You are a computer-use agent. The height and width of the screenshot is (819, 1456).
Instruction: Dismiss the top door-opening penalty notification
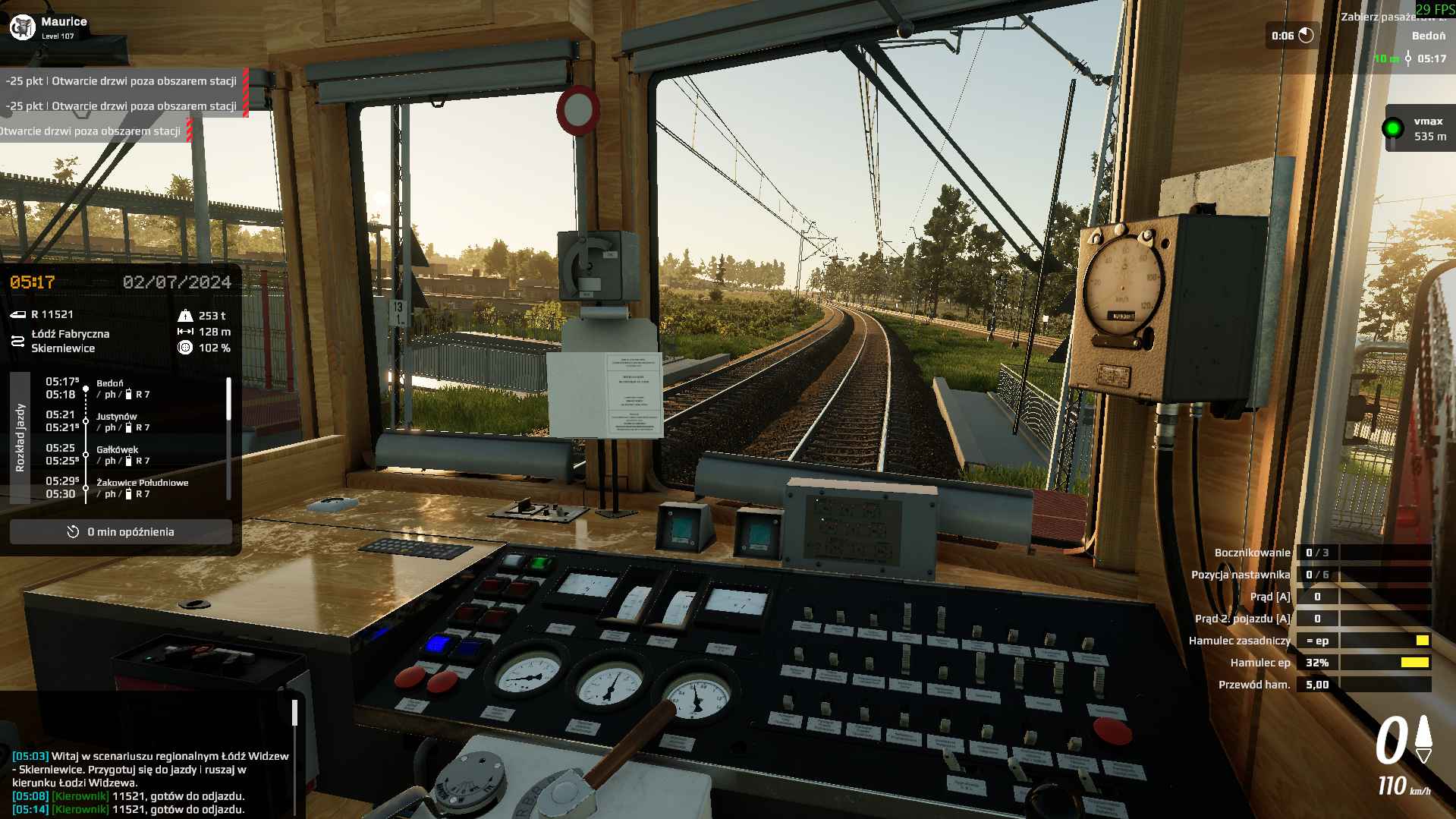tap(121, 80)
